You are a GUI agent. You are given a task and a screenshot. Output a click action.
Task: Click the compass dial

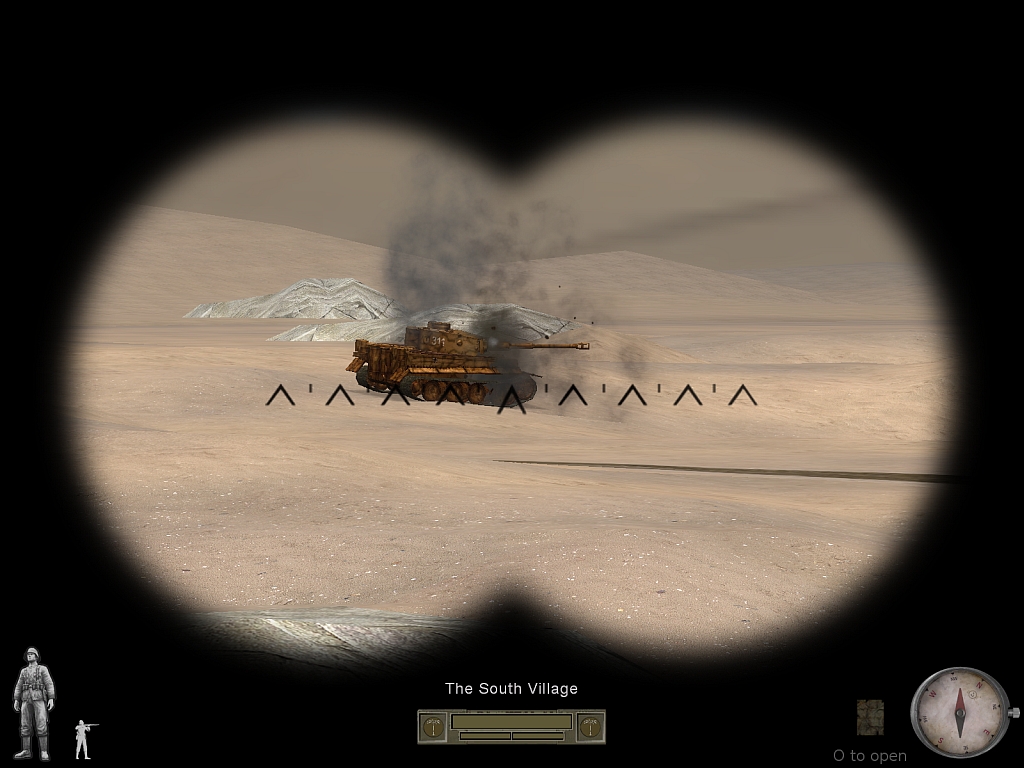(960, 712)
